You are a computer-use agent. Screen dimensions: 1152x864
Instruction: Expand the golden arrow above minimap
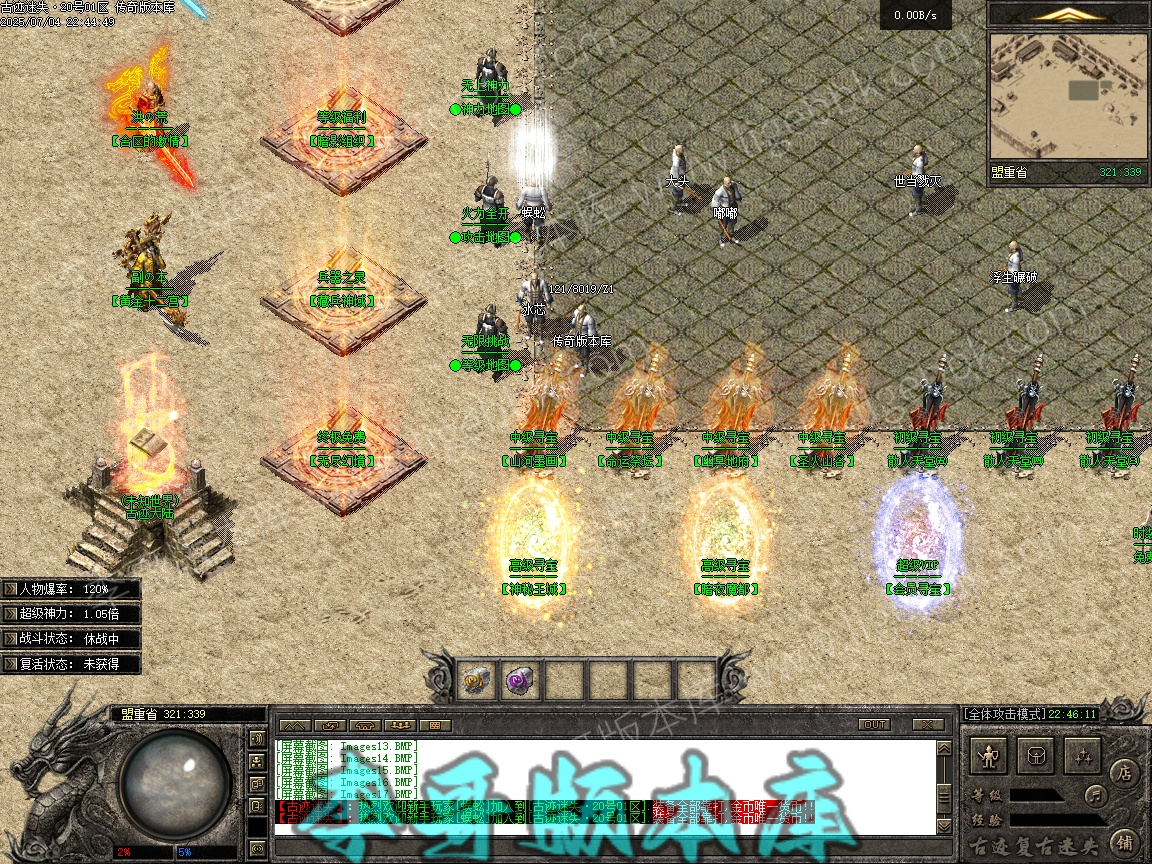[x=1069, y=14]
